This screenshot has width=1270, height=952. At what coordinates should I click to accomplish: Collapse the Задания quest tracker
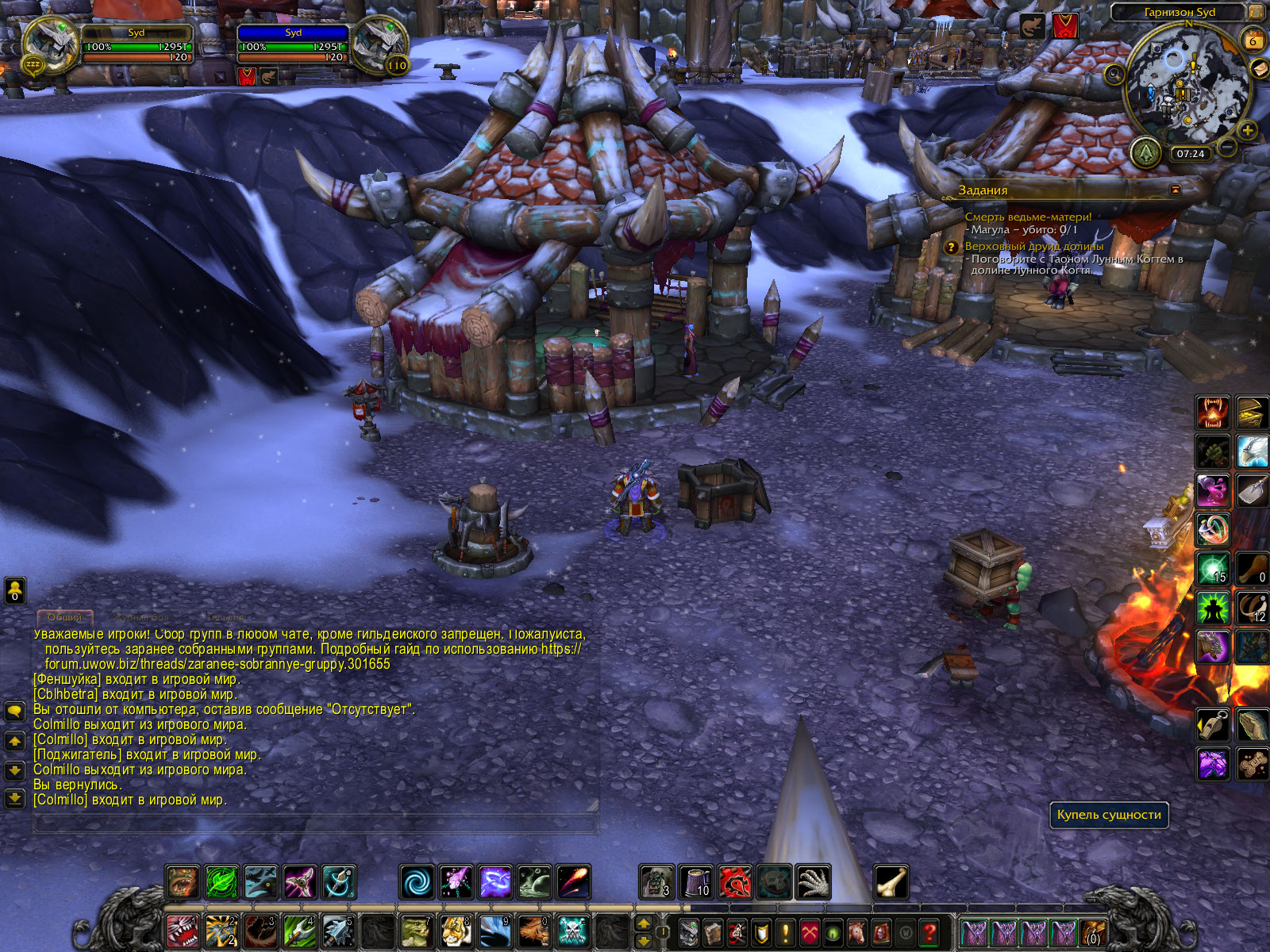click(x=1176, y=190)
